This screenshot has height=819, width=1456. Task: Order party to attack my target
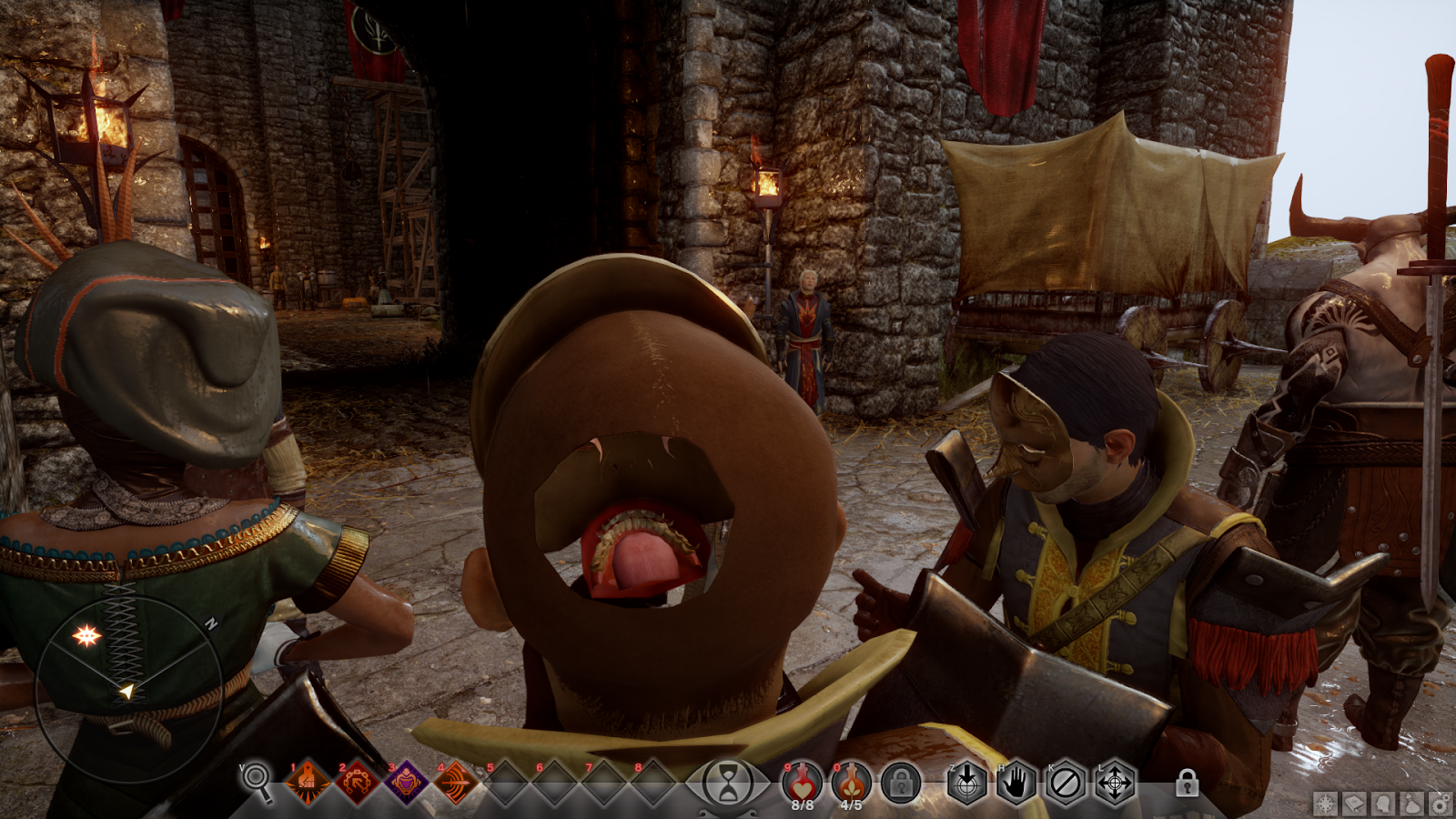coord(966,783)
